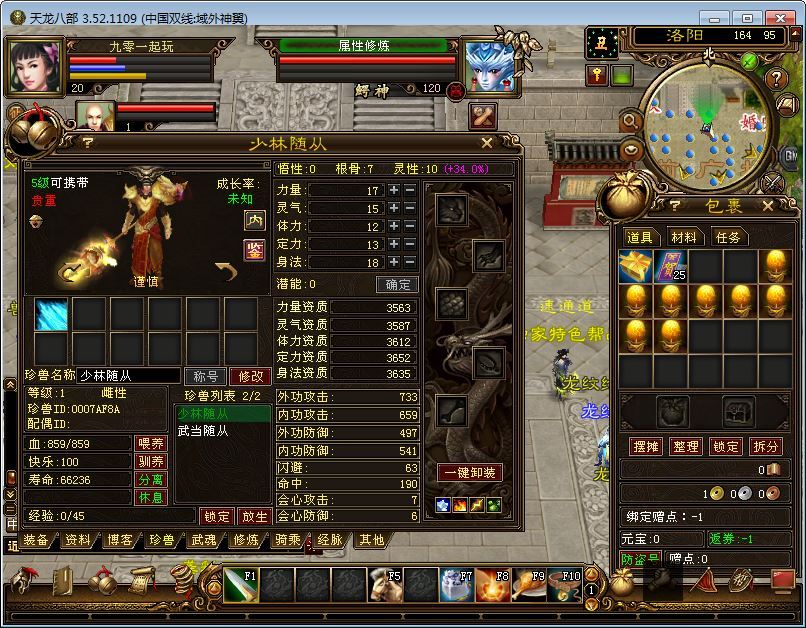Screen dimensions: 806x628
Task: Click the 拆分 split button
Action: pyautogui.click(x=765, y=446)
